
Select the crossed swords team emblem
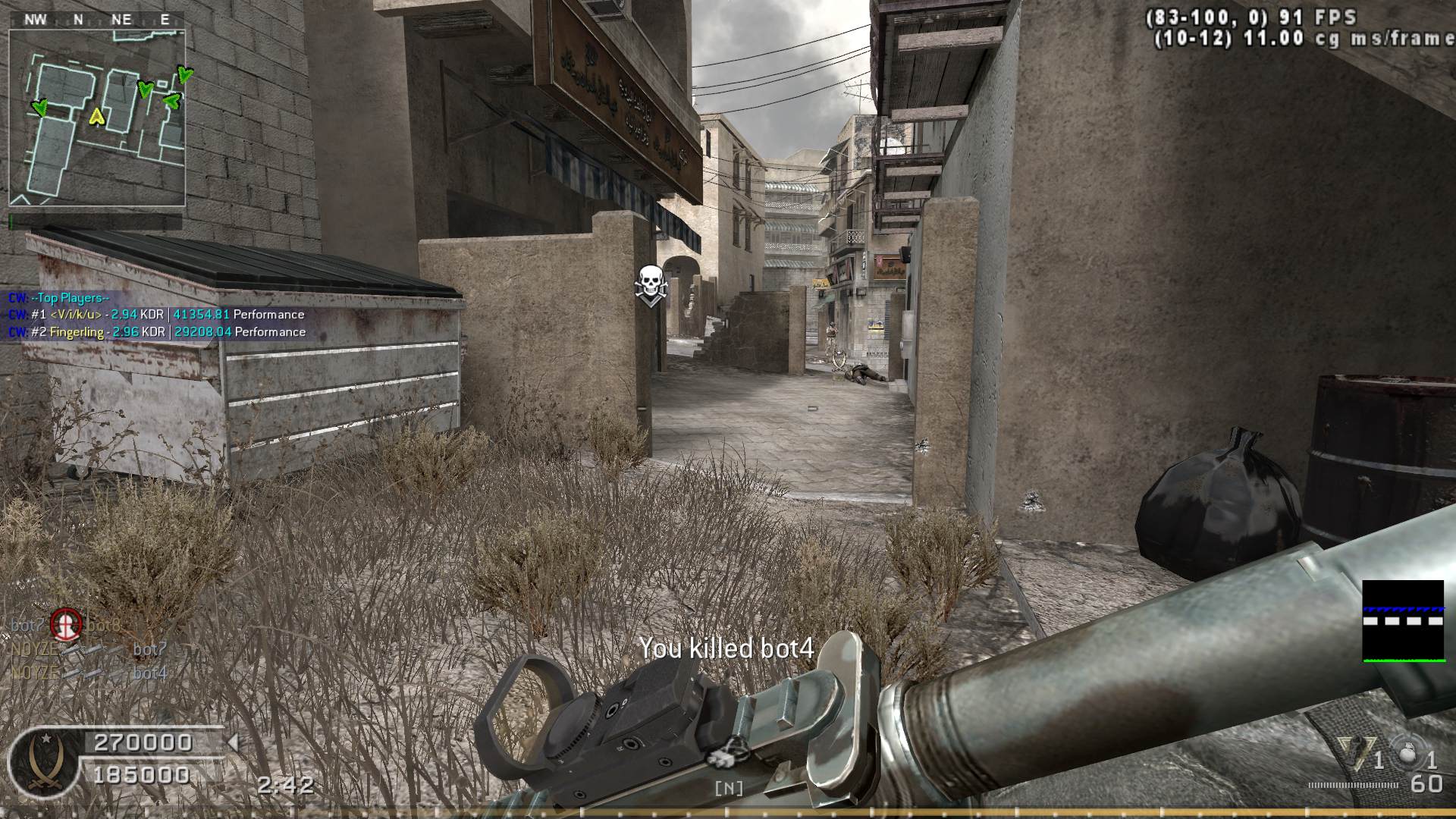tap(43, 762)
